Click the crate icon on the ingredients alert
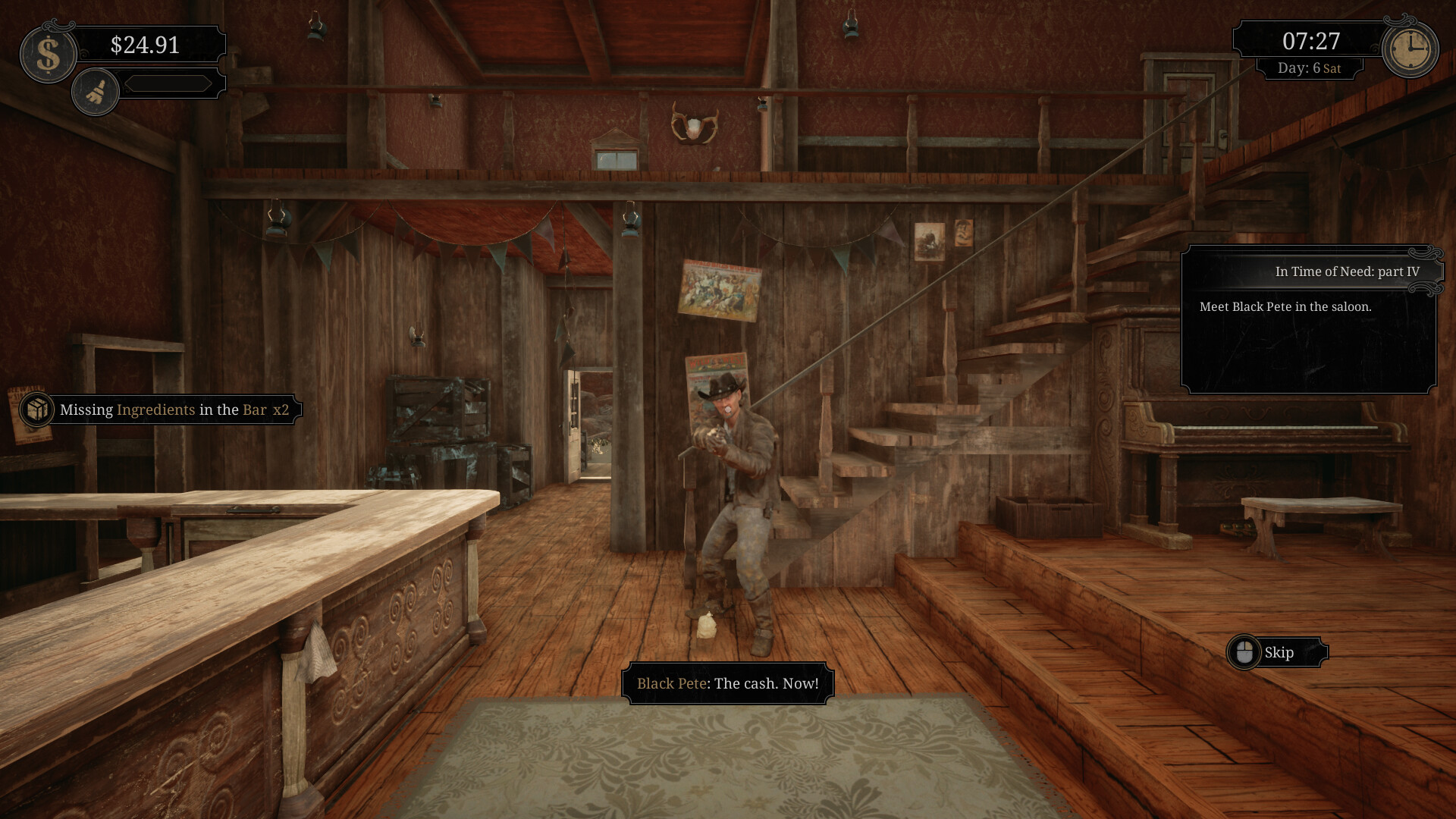 pos(35,409)
